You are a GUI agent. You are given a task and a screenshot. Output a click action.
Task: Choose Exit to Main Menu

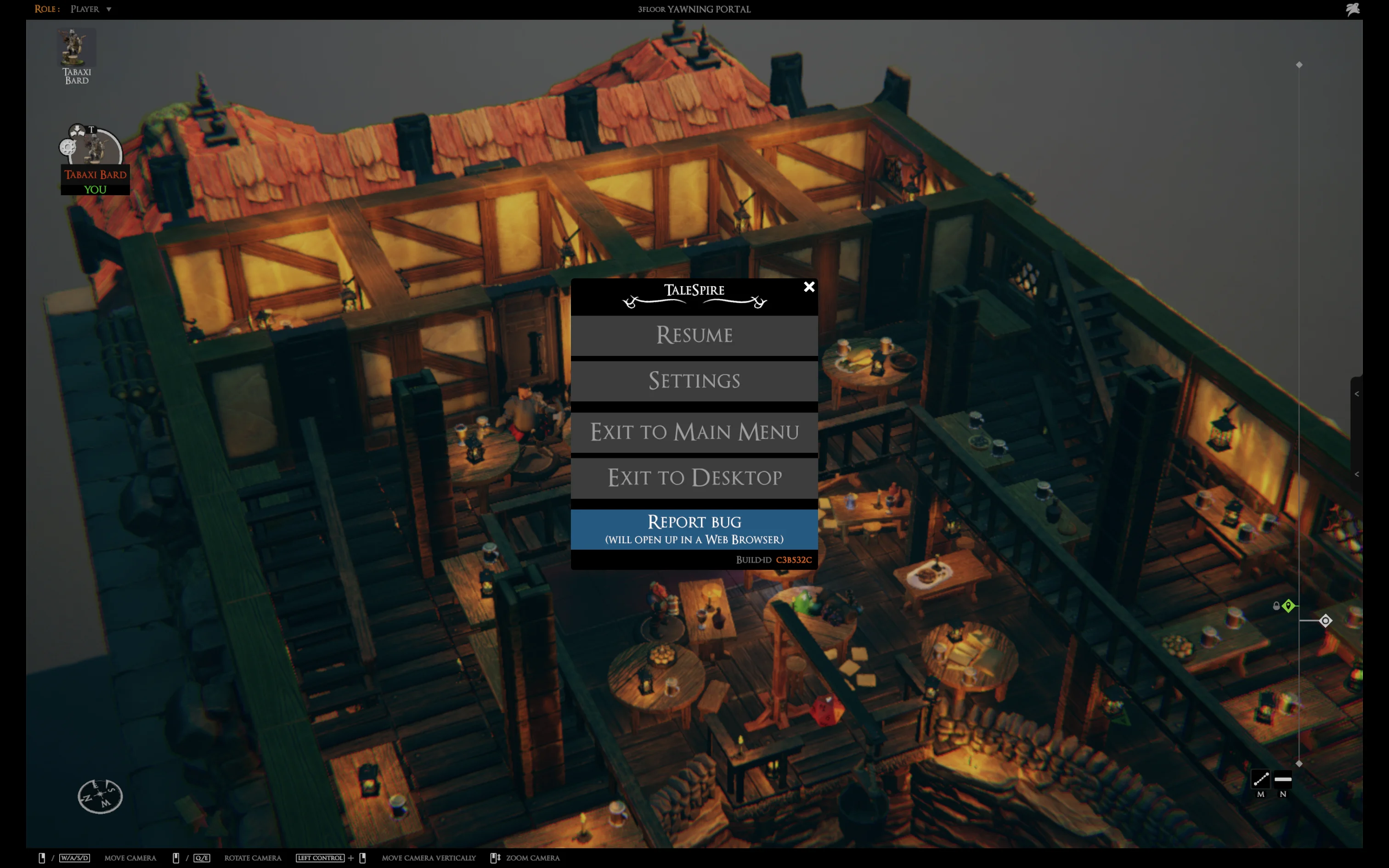click(x=694, y=432)
